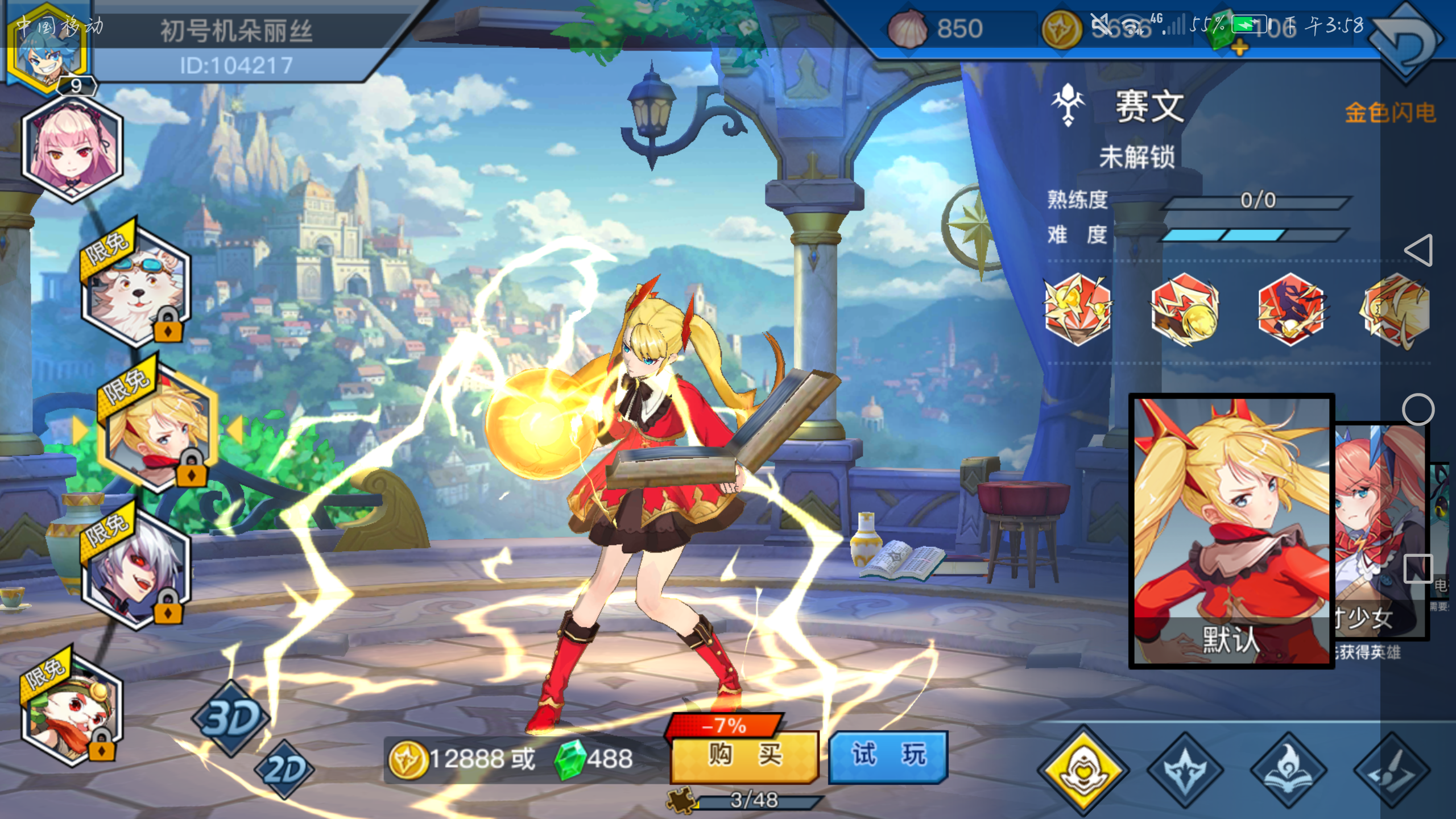Viewport: 1456px width, 819px height.
Task: Select the first lightning orb skill icon
Action: point(1078,312)
